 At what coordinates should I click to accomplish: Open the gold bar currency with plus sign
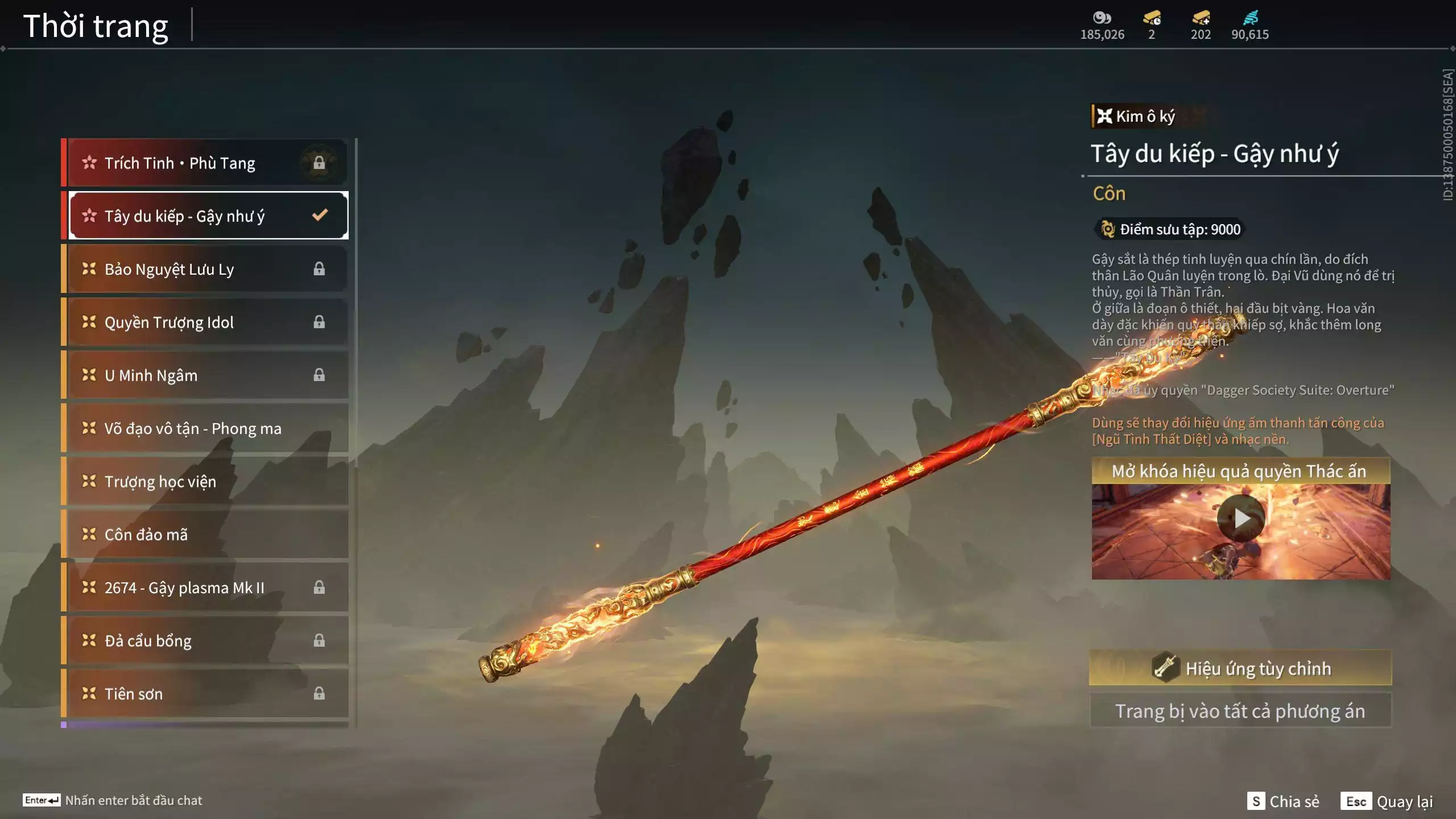1201,18
